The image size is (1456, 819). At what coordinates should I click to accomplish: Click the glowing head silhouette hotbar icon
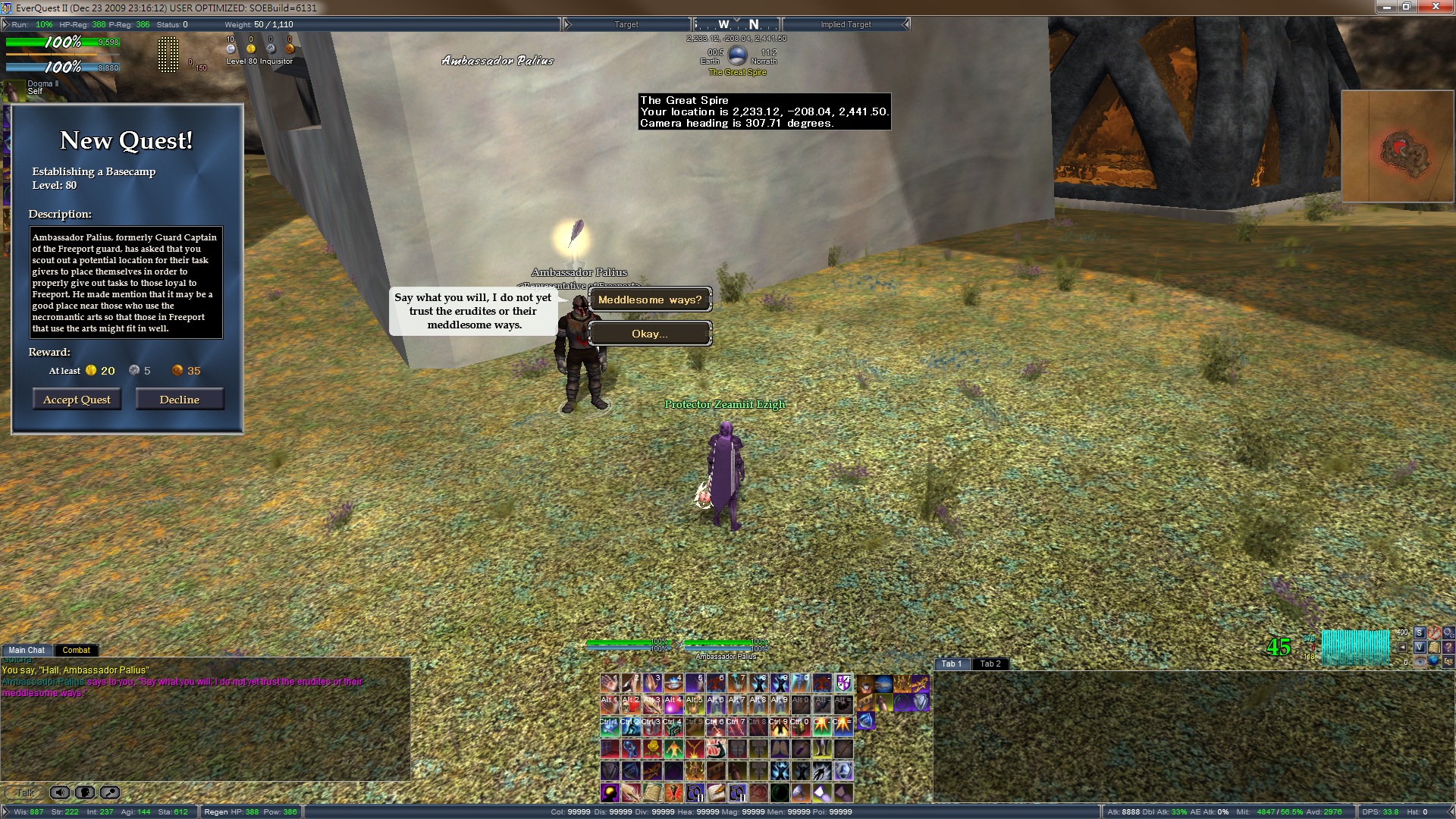(x=610, y=792)
